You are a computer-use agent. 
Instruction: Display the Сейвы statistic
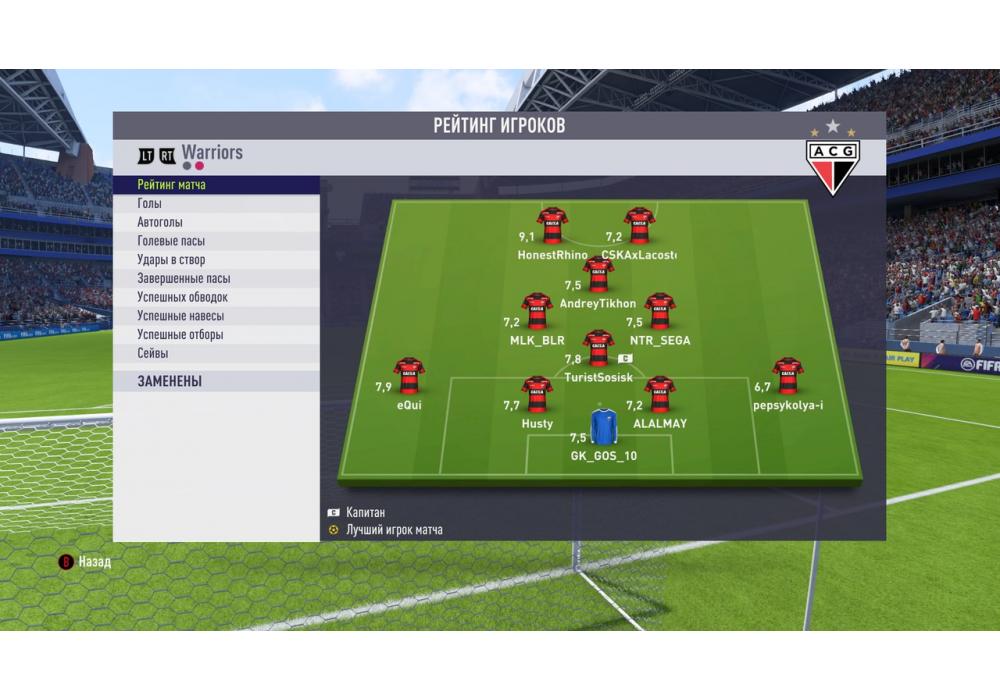click(x=216, y=353)
